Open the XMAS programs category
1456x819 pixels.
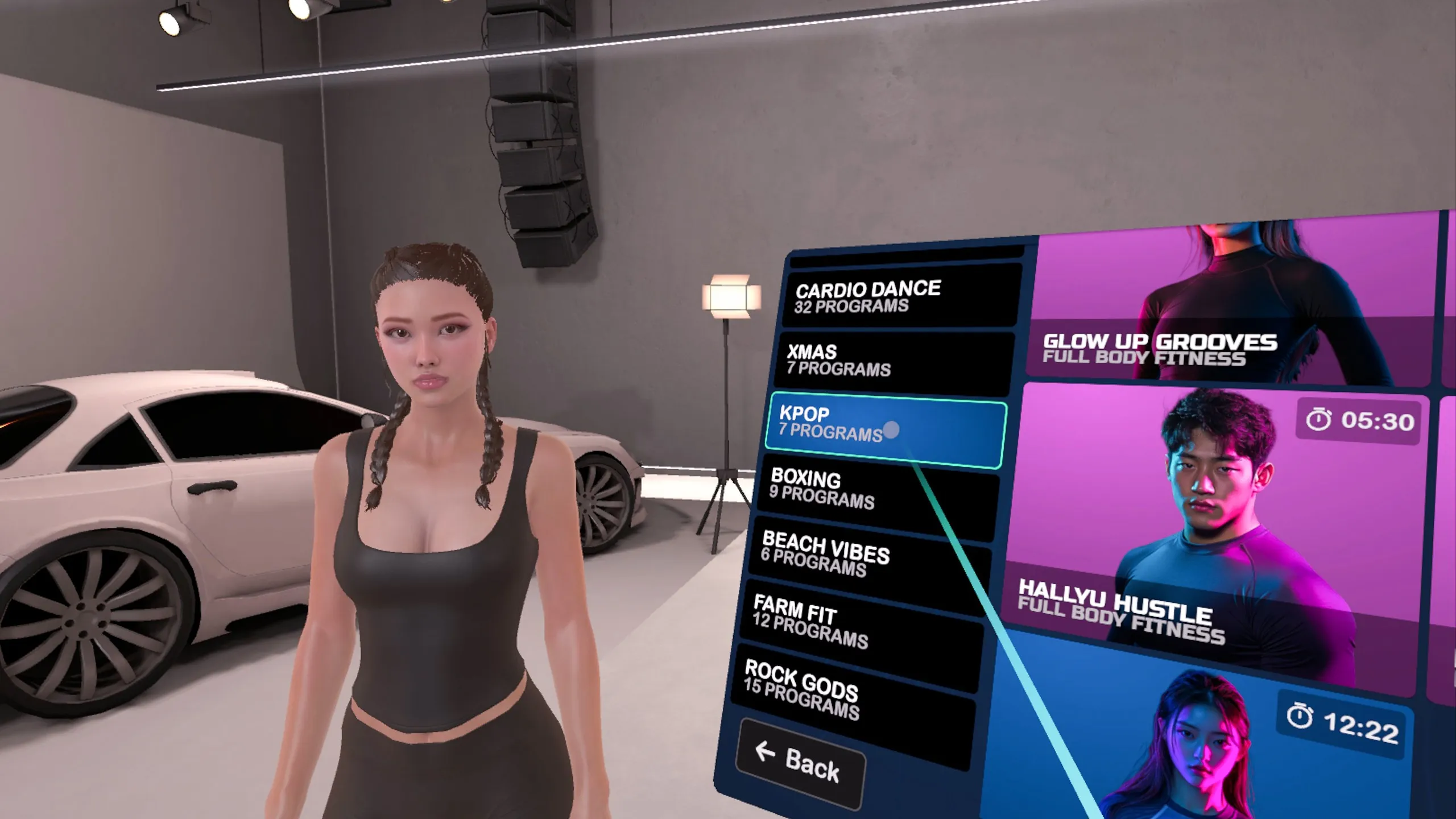(x=893, y=362)
